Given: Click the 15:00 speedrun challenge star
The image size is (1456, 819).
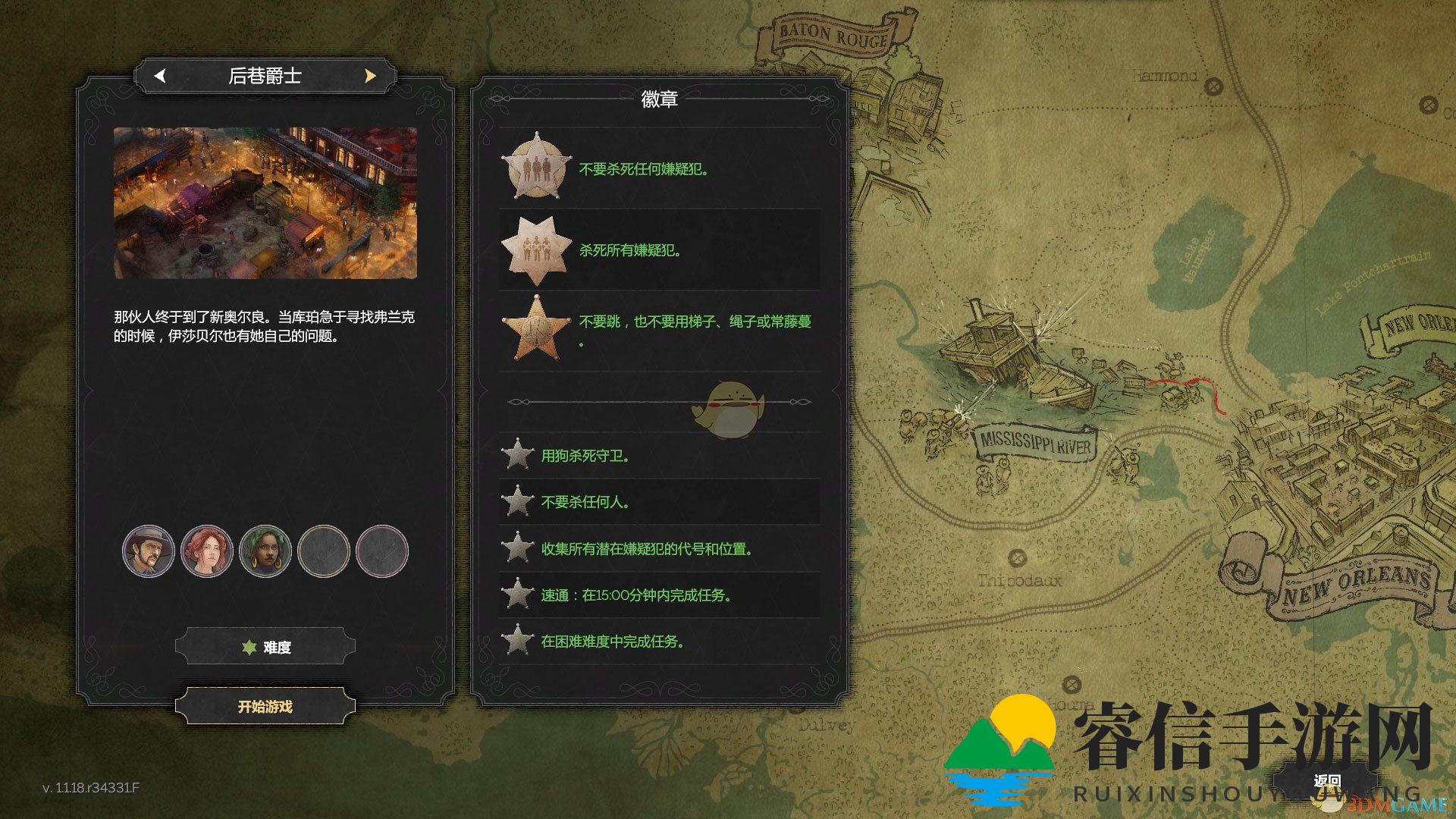Looking at the screenshot, I should 518,595.
